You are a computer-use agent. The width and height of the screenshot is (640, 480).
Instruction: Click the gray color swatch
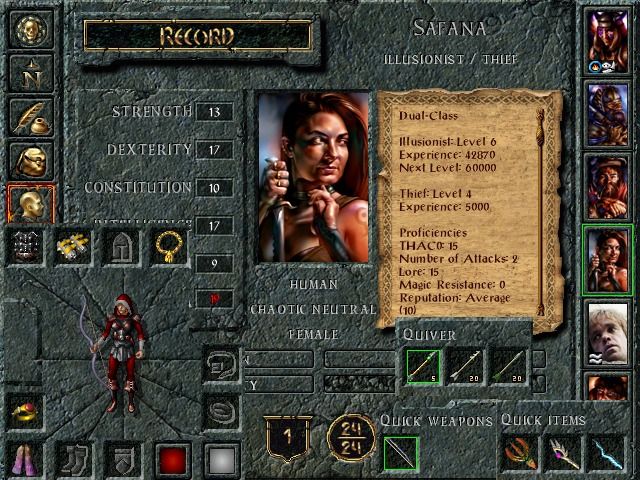tap(222, 460)
